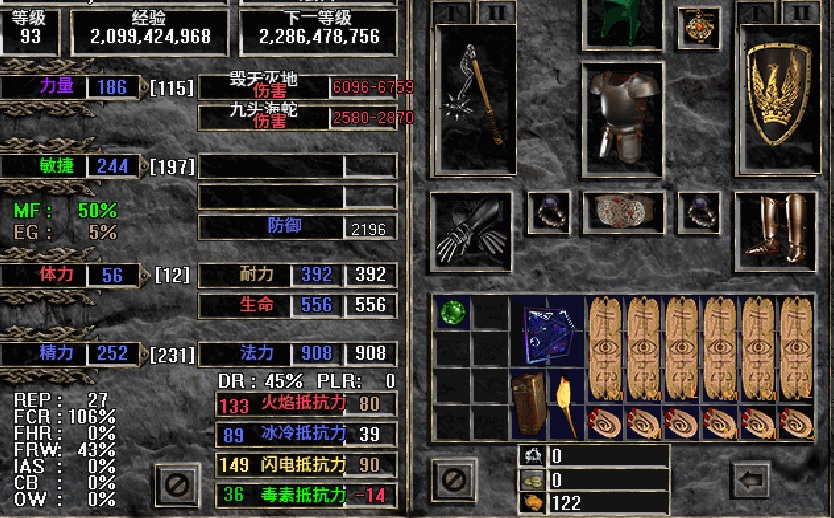Select the jeweled belt slot

[x=623, y=212]
